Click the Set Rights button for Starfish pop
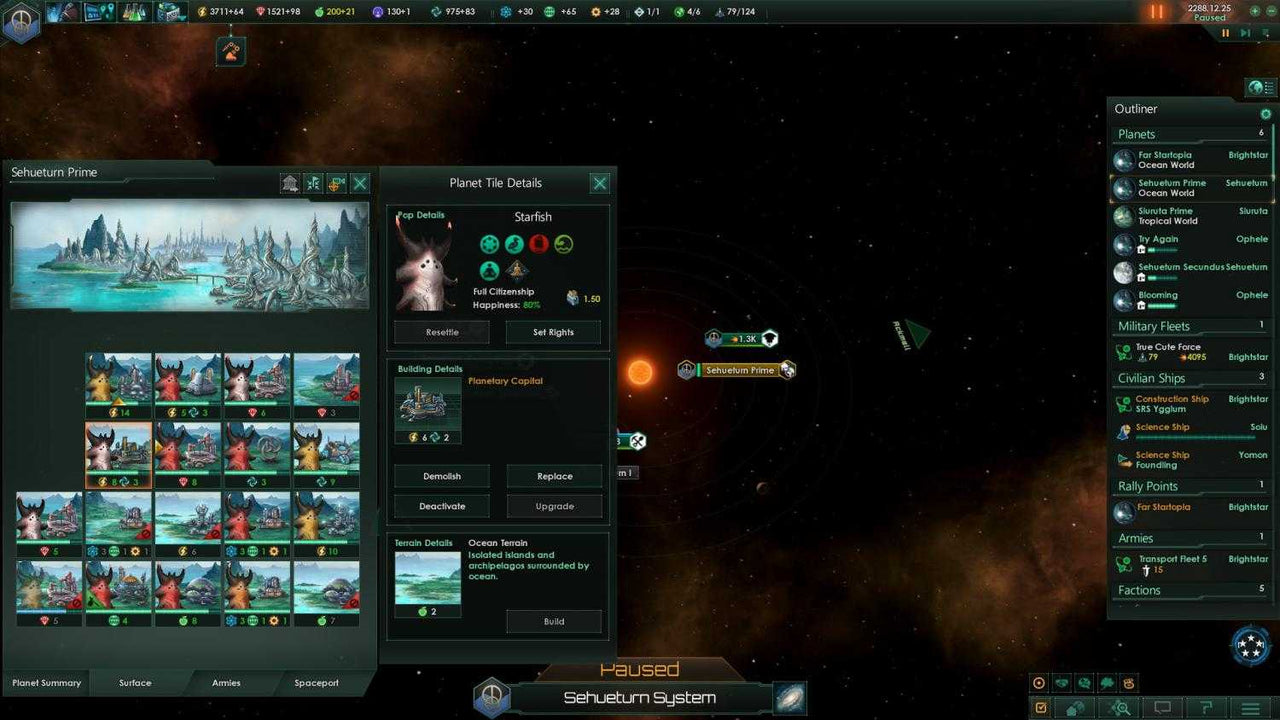Viewport: 1280px width, 720px height. click(553, 331)
